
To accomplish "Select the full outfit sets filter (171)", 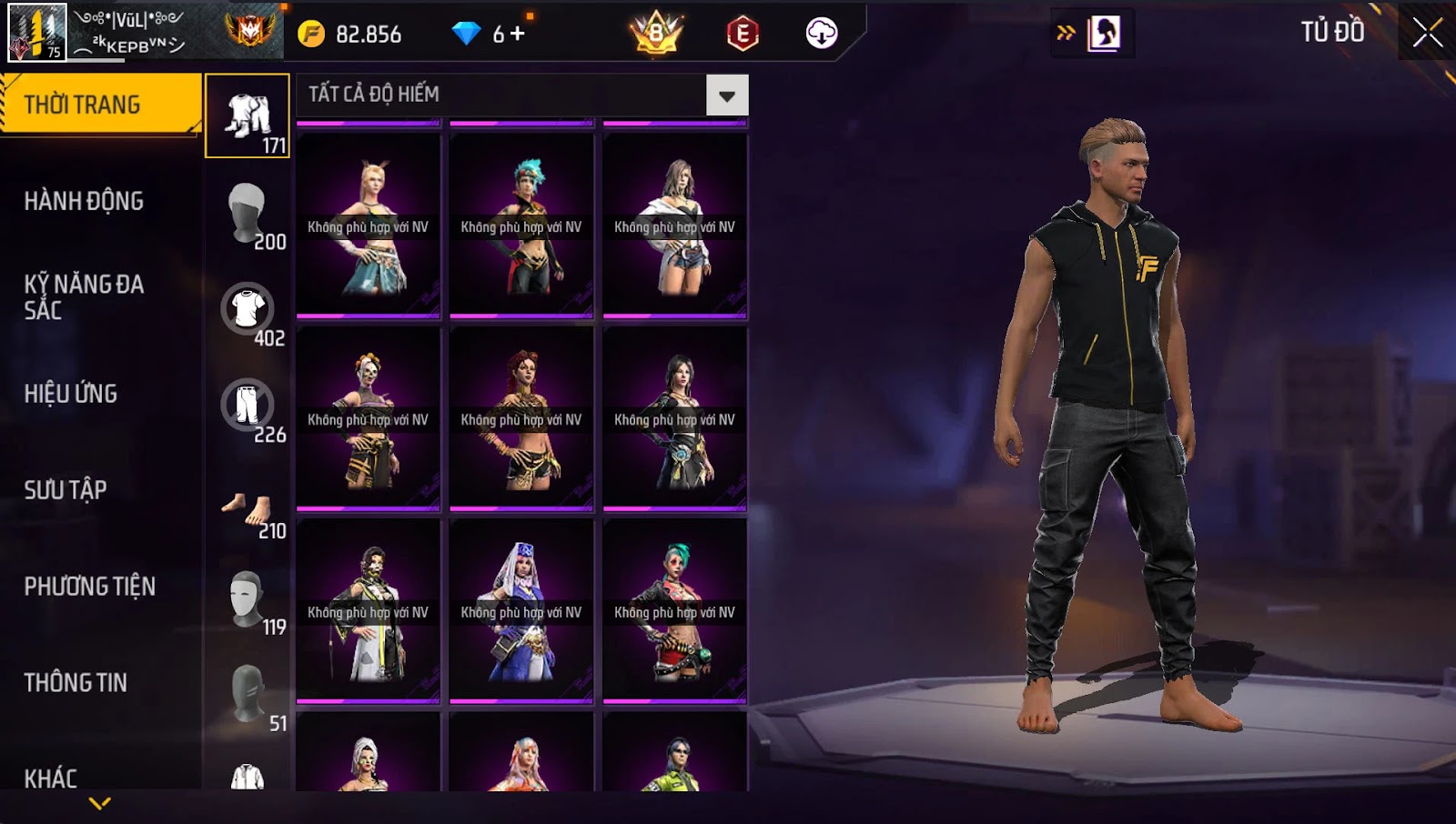I will tap(248, 116).
